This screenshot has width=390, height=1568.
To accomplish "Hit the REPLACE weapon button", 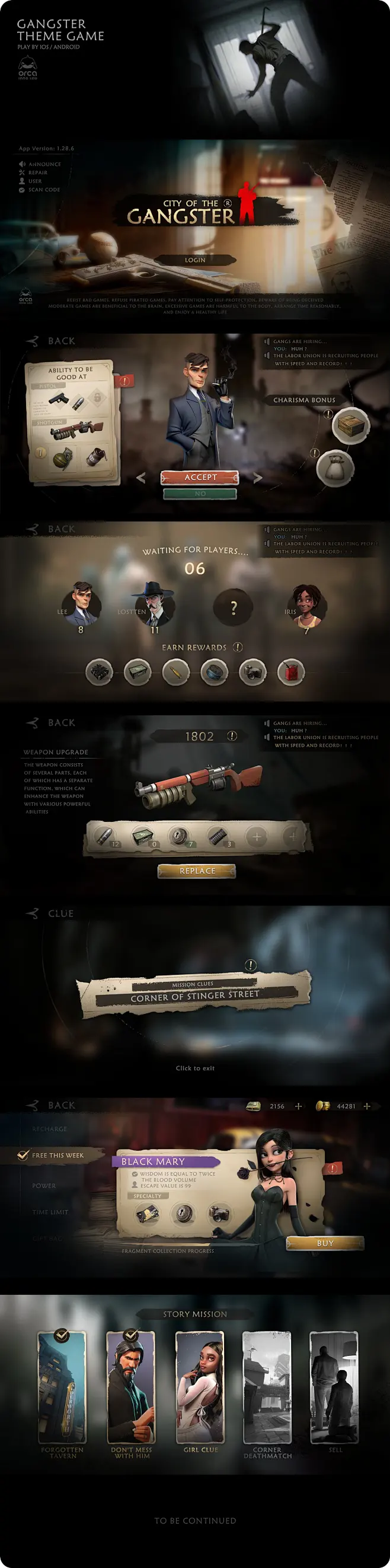I will [197, 871].
